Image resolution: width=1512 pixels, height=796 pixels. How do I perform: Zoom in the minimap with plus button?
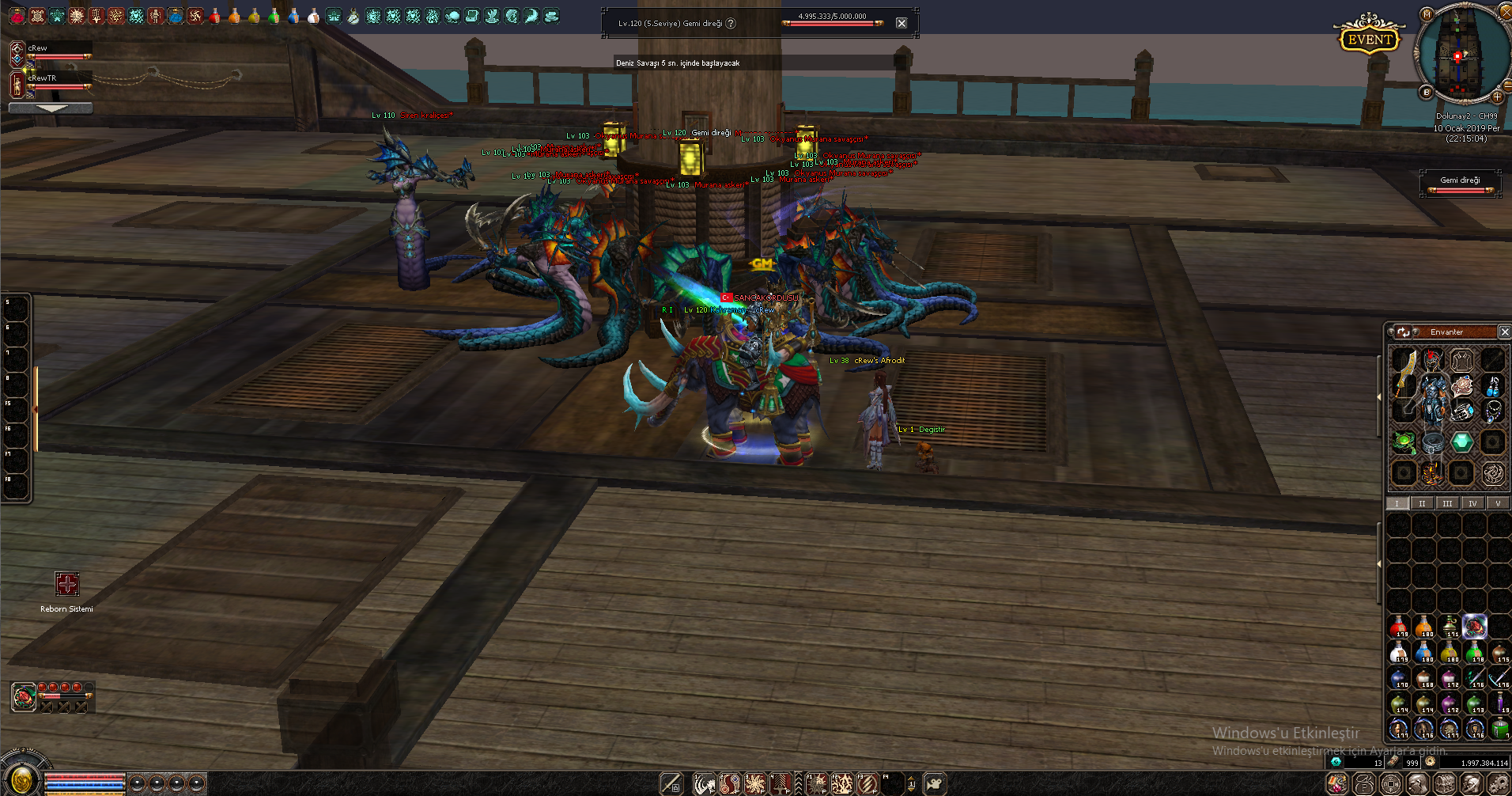coord(1497,97)
